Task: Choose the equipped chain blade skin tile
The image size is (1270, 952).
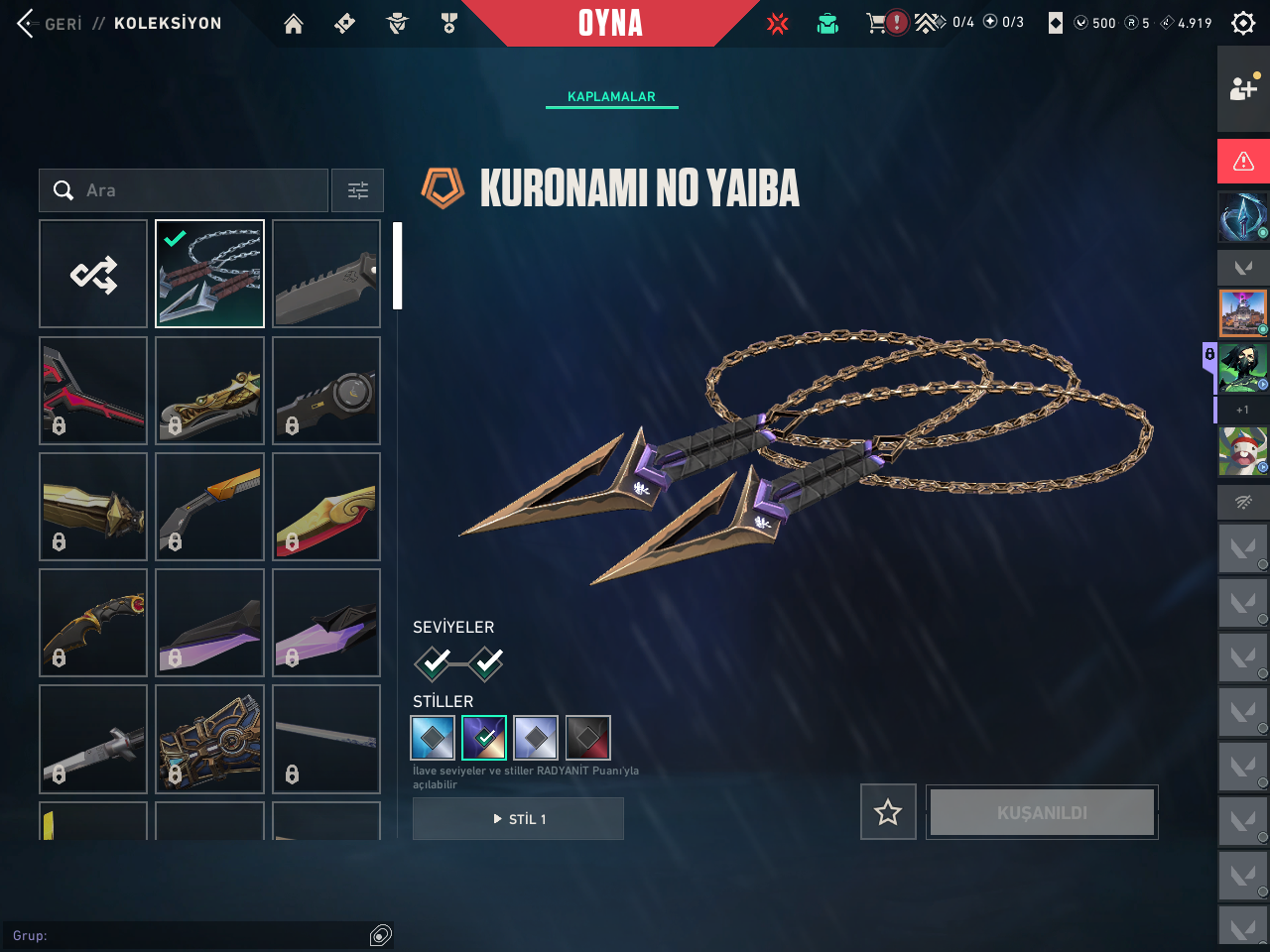Action: [209, 274]
